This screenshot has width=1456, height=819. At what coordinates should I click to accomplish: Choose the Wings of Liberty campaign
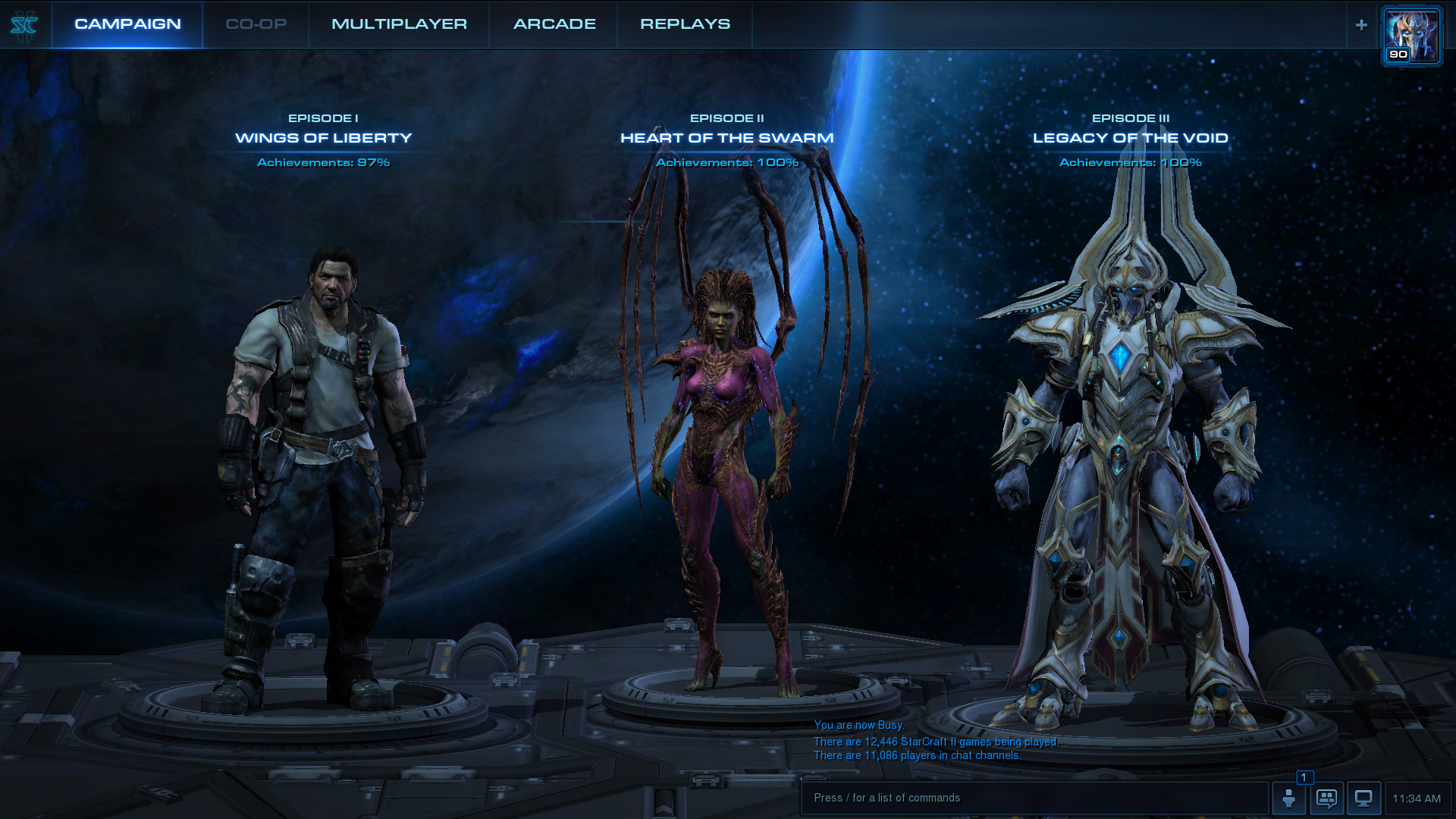[323, 138]
